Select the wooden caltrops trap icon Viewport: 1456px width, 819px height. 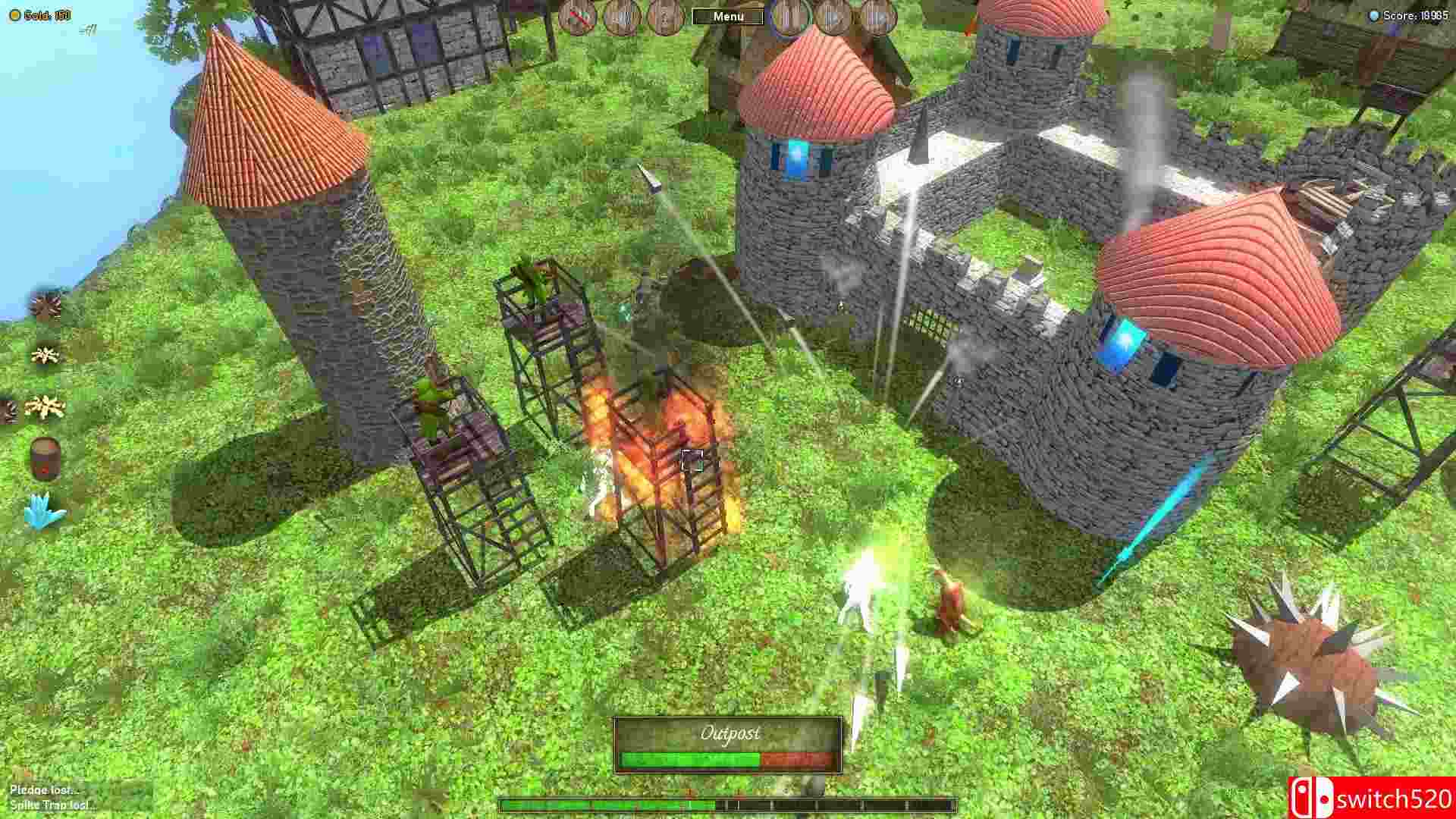coord(45,354)
